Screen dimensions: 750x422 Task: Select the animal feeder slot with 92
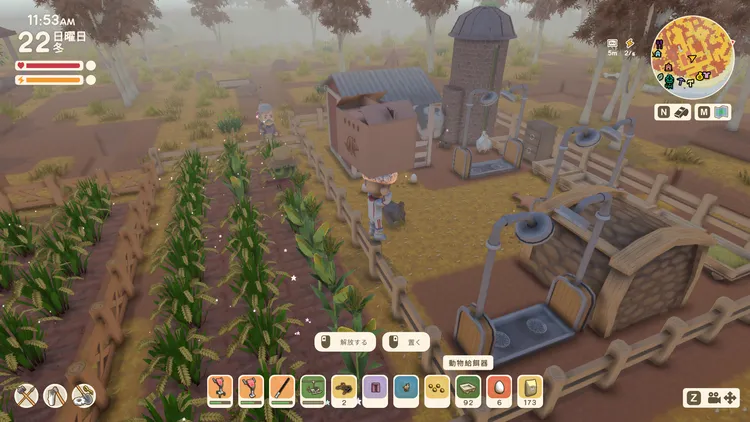pyautogui.click(x=468, y=388)
